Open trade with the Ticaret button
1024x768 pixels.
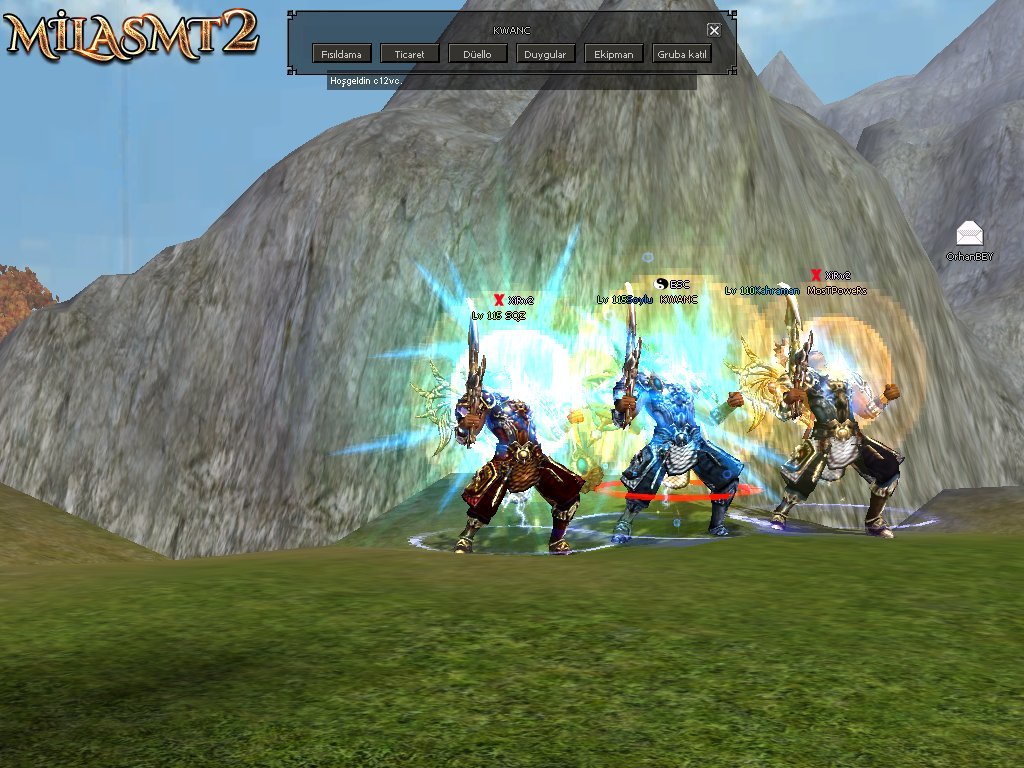(409, 54)
